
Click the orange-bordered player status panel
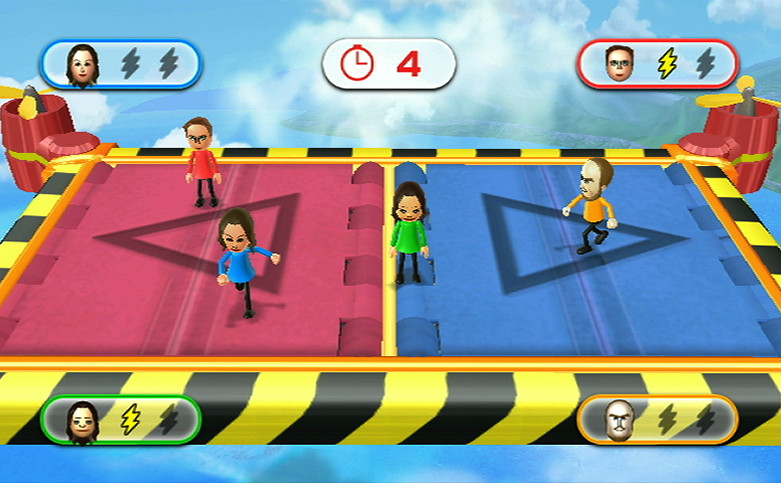point(657,419)
